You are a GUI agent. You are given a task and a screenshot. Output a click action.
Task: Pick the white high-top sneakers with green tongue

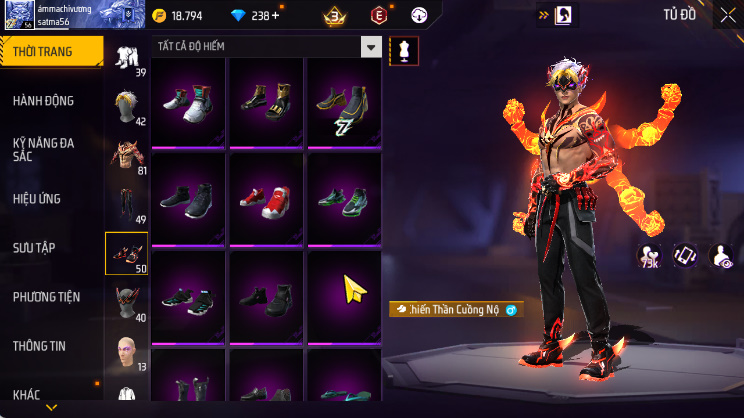point(190,101)
